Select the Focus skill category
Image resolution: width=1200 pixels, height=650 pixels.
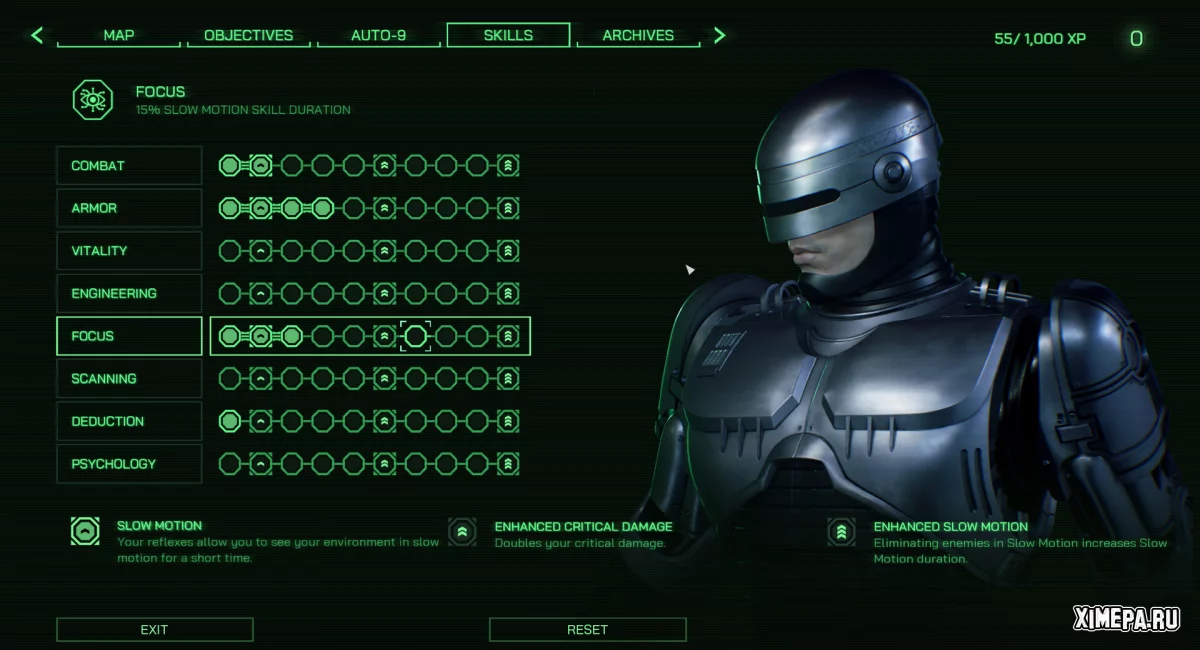(x=129, y=336)
